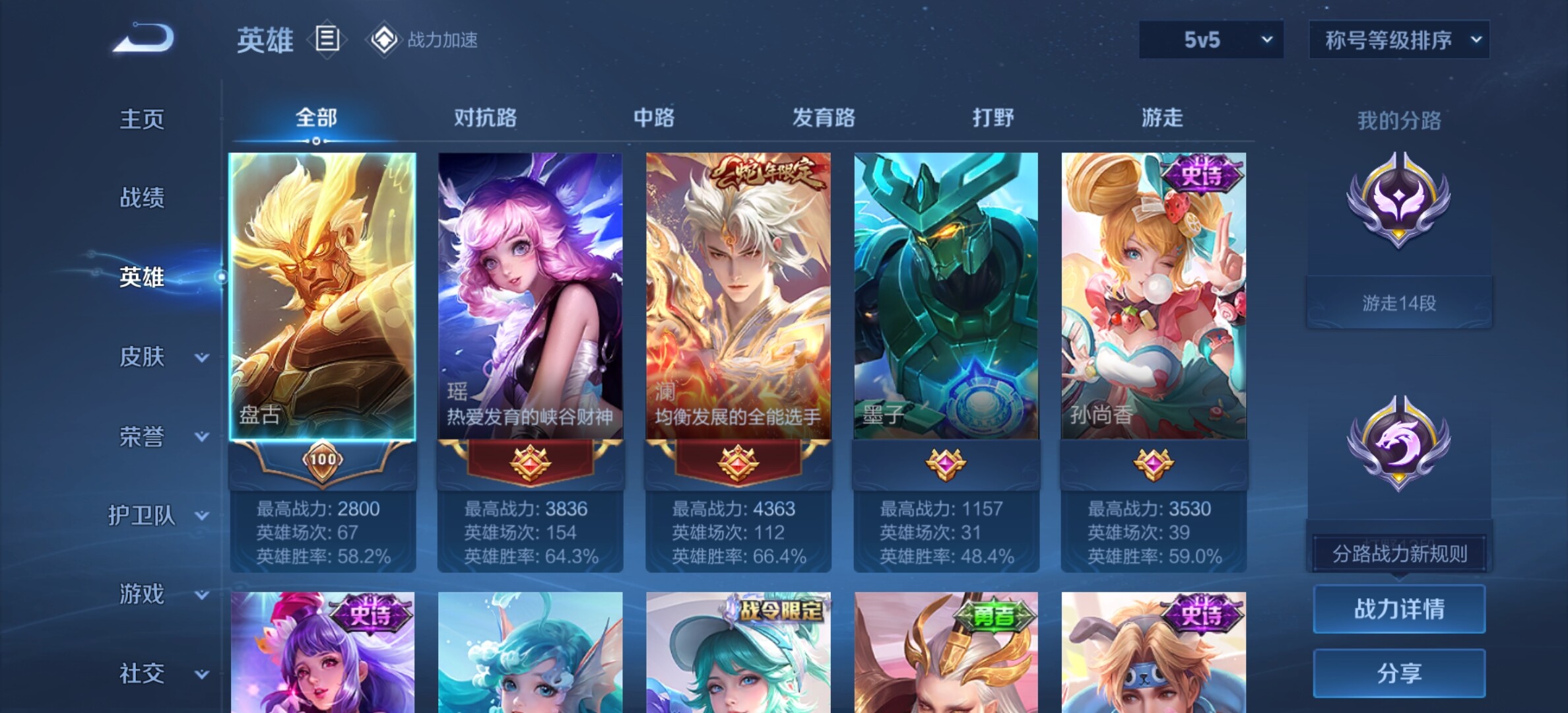This screenshot has width=1568, height=713.
Task: Select the 瑶 hero card
Action: 530,297
